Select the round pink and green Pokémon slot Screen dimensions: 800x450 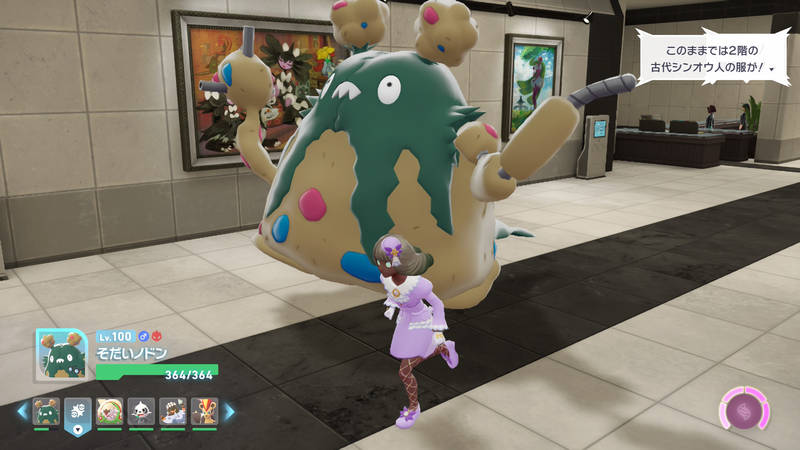[109, 411]
